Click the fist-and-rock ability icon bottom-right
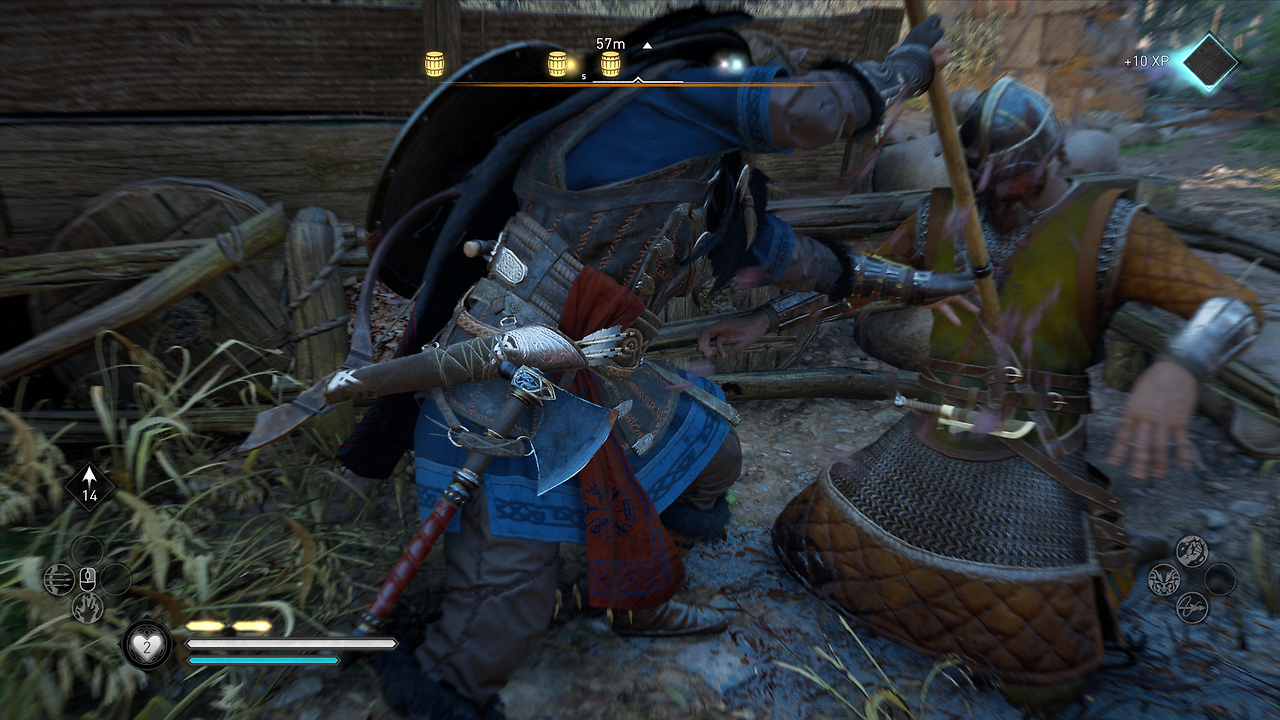The height and width of the screenshot is (720, 1280). tap(1192, 550)
